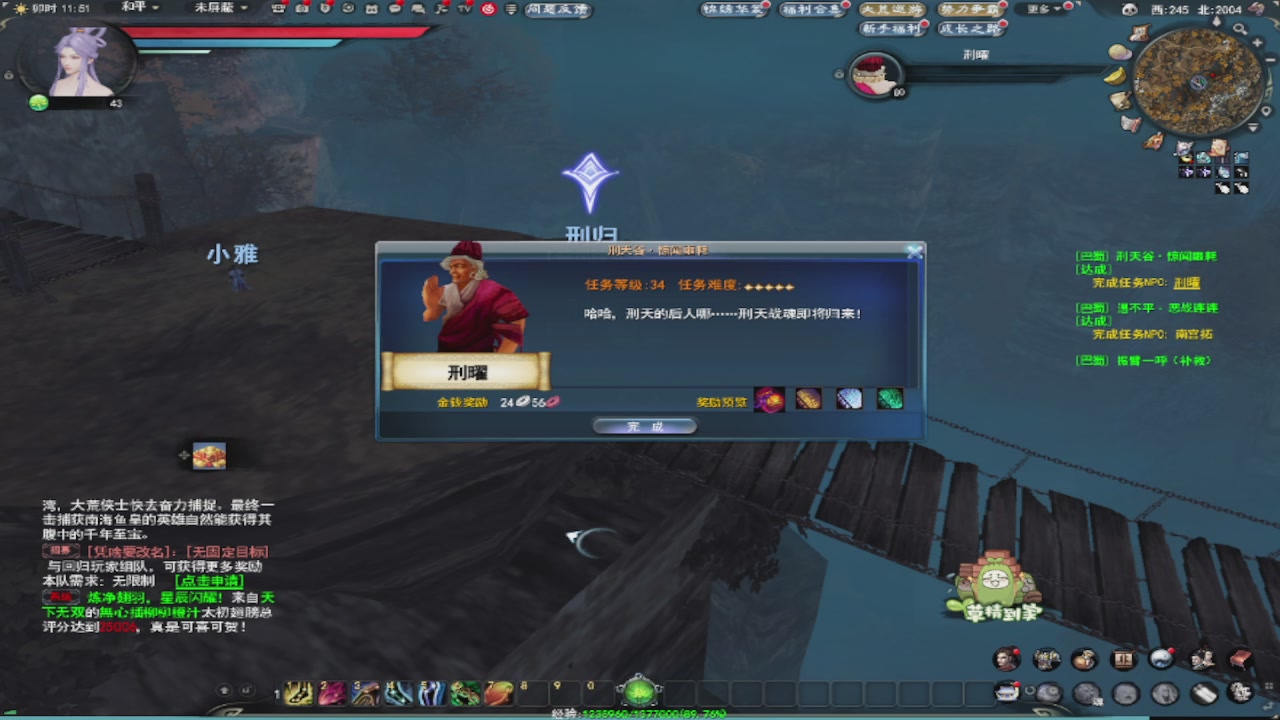Toggle the small grid layout icon near hotbar
The image size is (1280, 720).
pos(1268,686)
